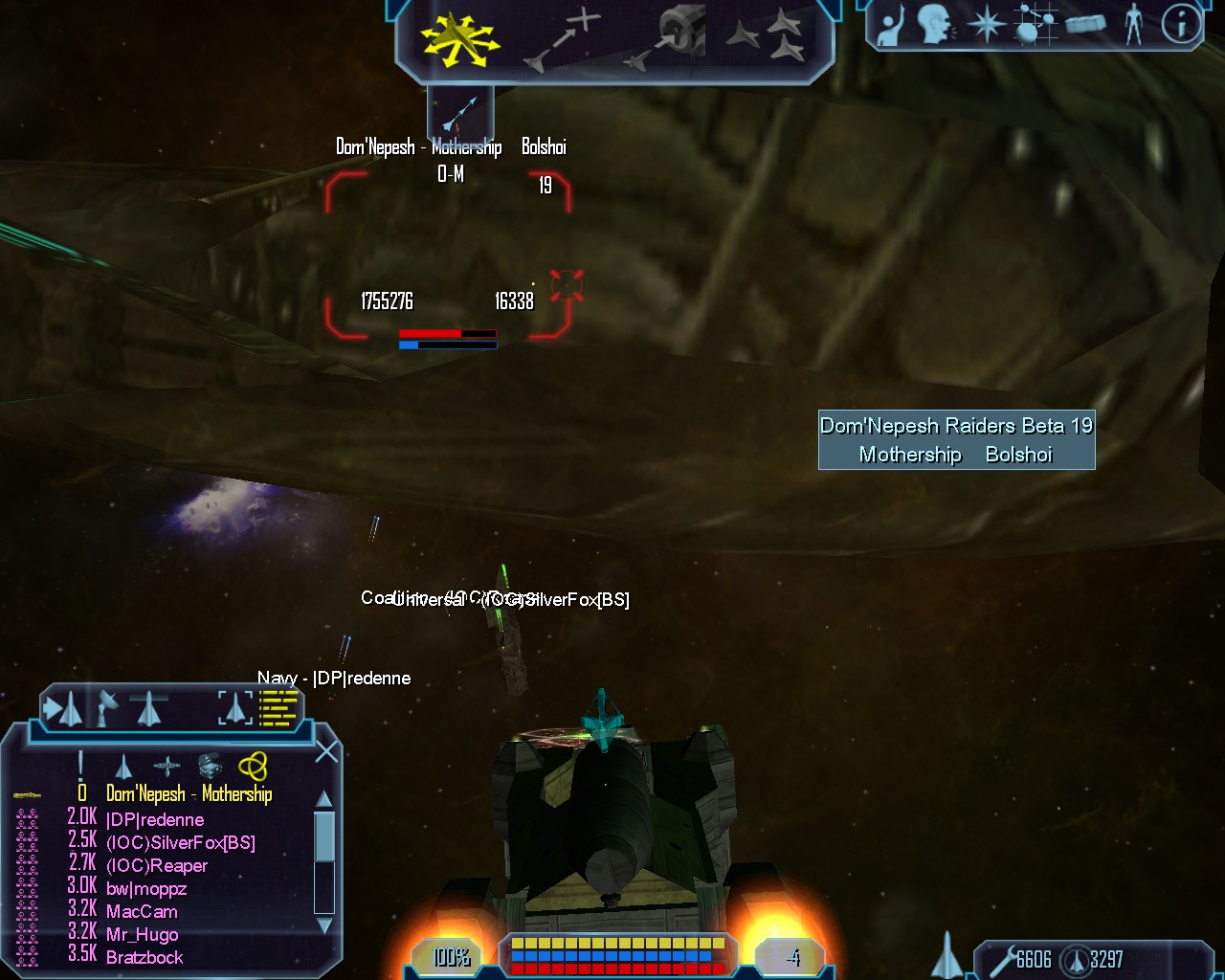Image resolution: width=1225 pixels, height=980 pixels.
Task: Pick Bratzbock in the target list
Action: (x=145, y=957)
